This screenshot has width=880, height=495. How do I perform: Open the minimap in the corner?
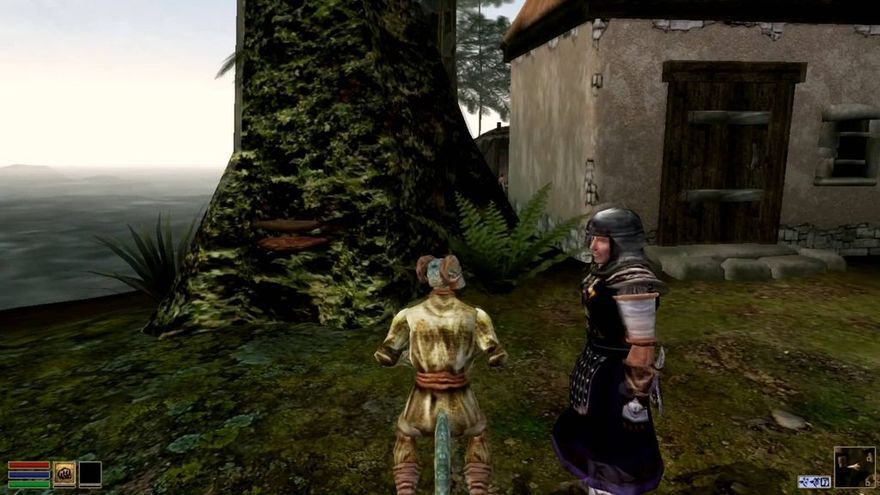[854, 466]
